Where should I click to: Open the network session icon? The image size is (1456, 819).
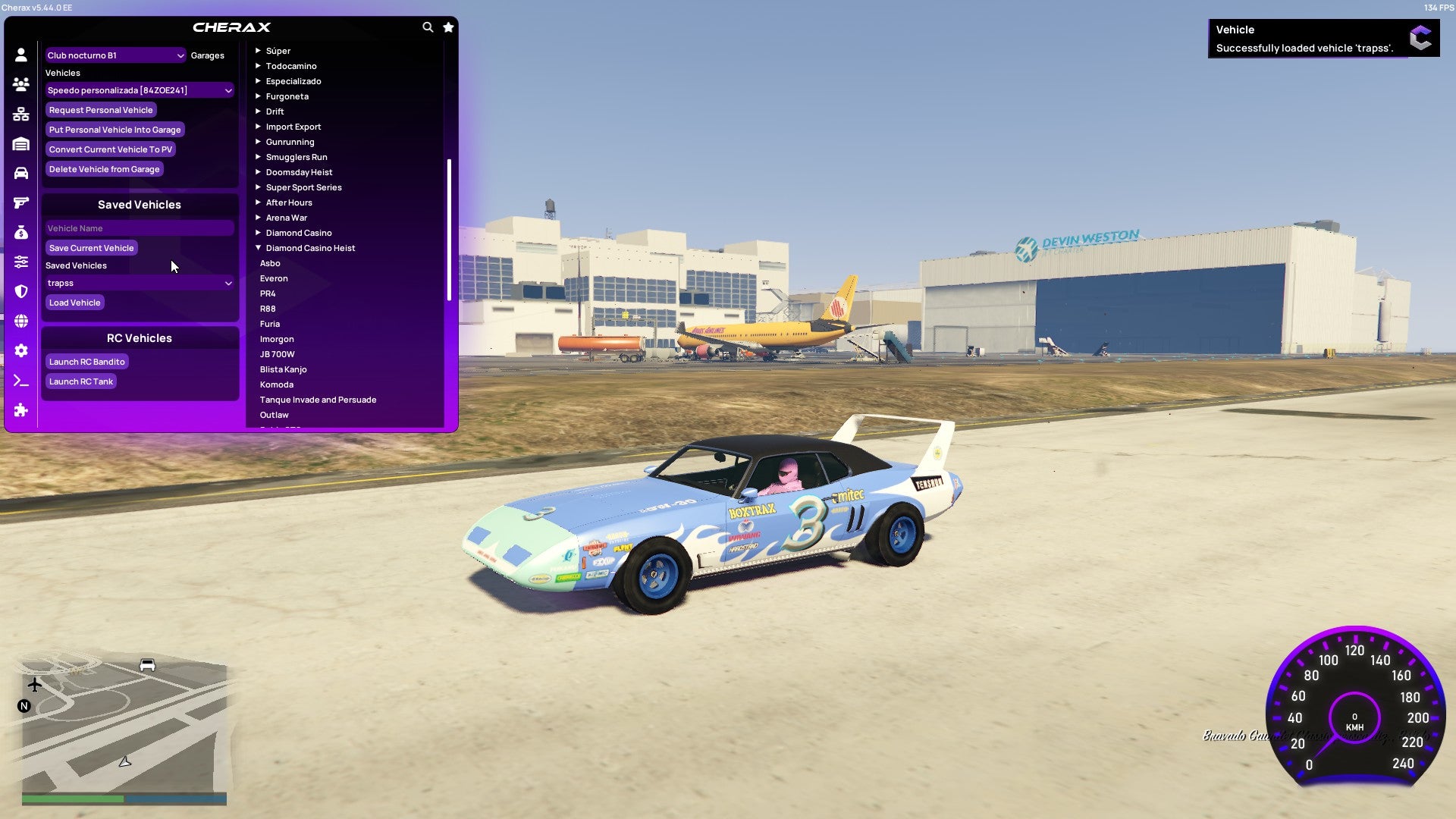(20, 114)
